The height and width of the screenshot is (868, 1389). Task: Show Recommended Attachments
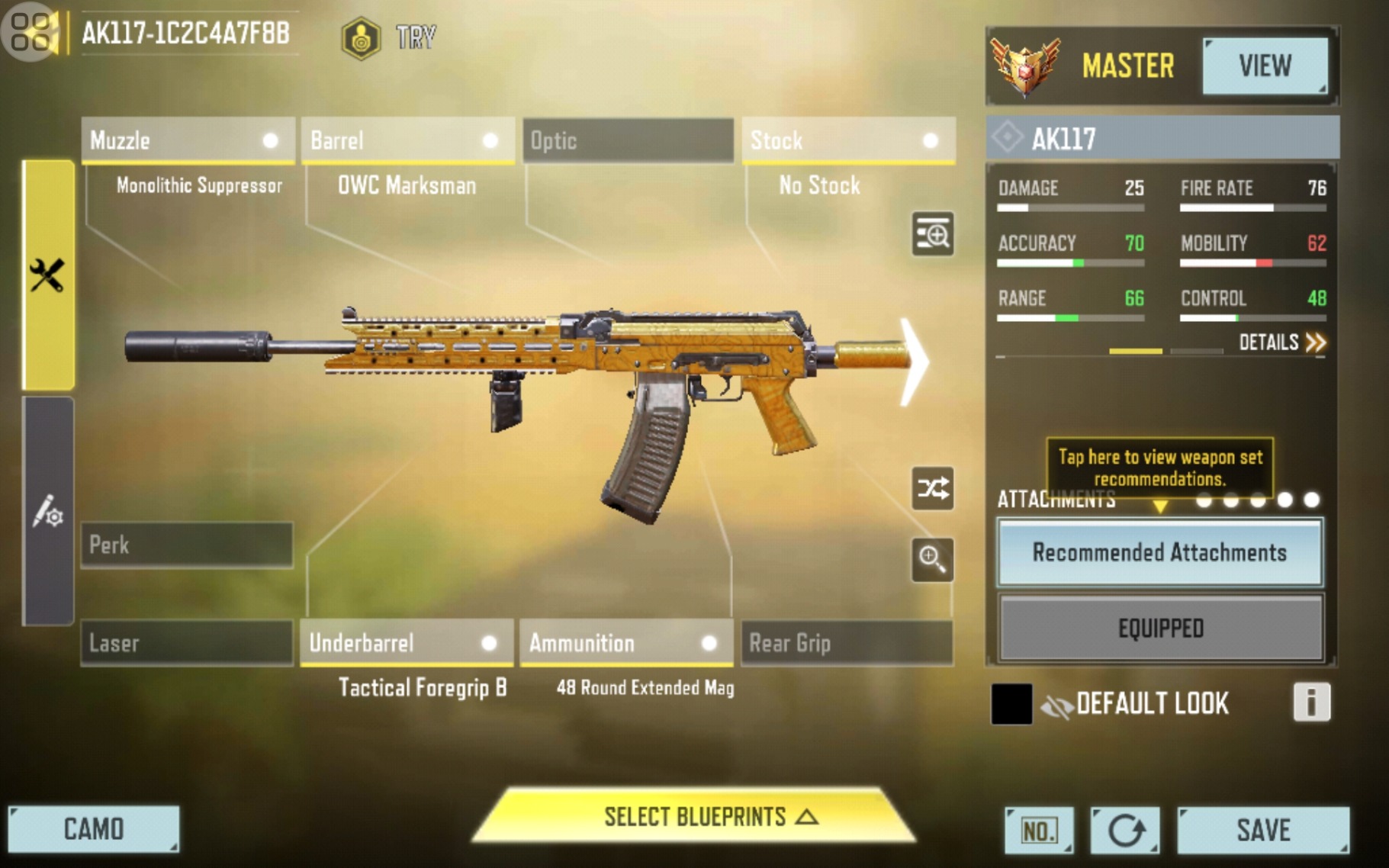1159,552
